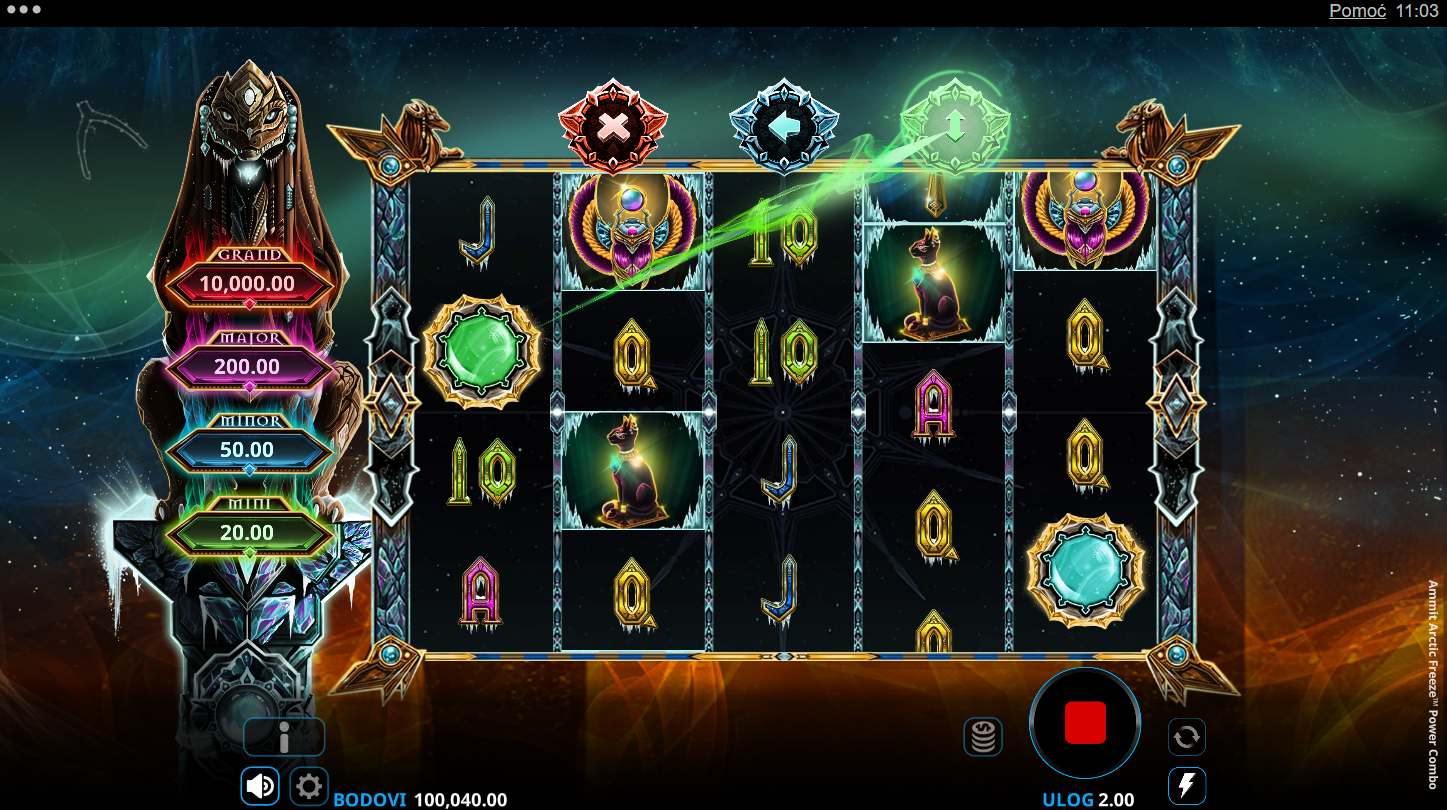Screen dimensions: 1447x810
Task: Open the Pomoć help link
Action: click(x=1357, y=11)
